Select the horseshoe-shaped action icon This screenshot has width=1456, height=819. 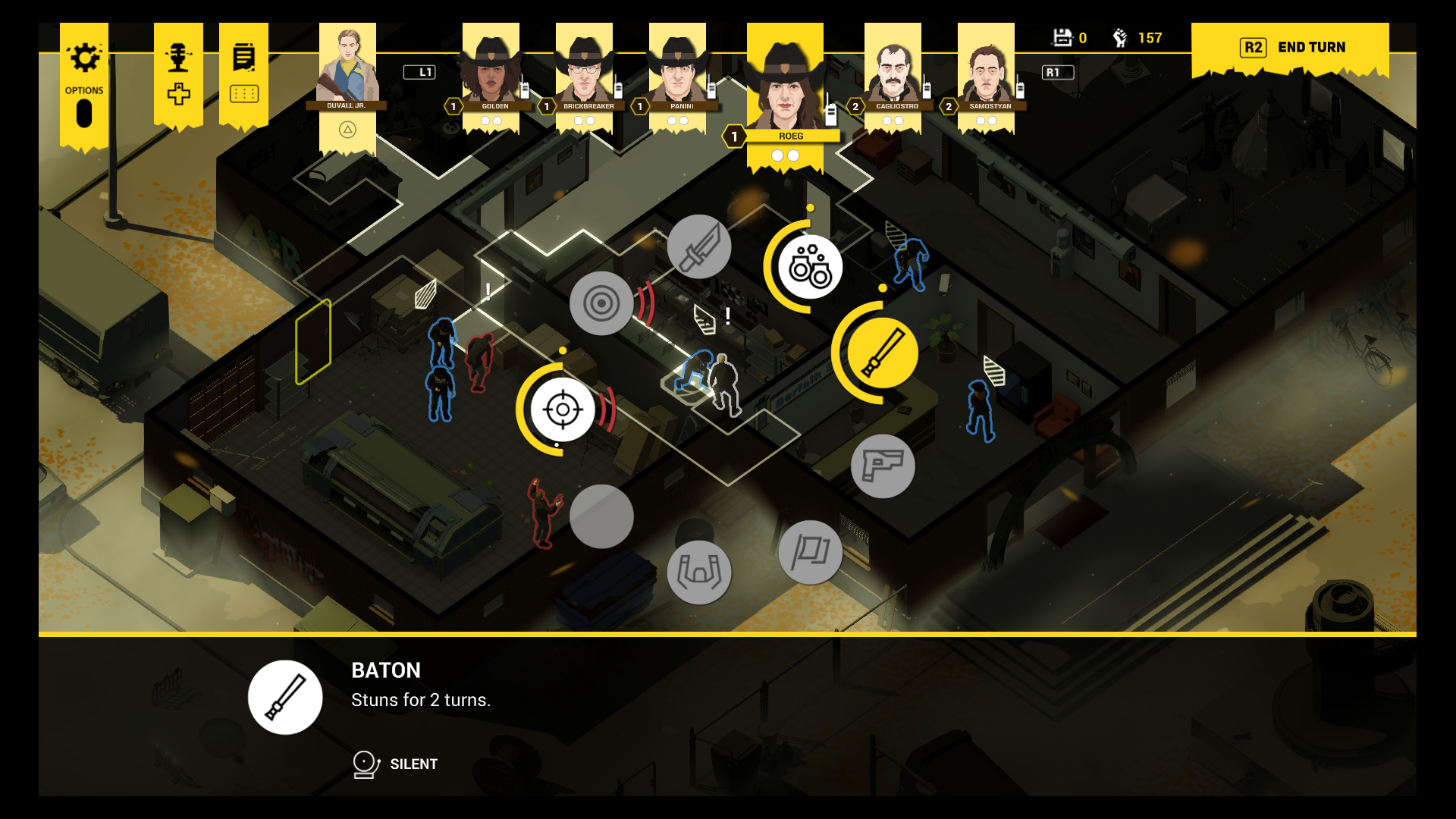(x=699, y=572)
